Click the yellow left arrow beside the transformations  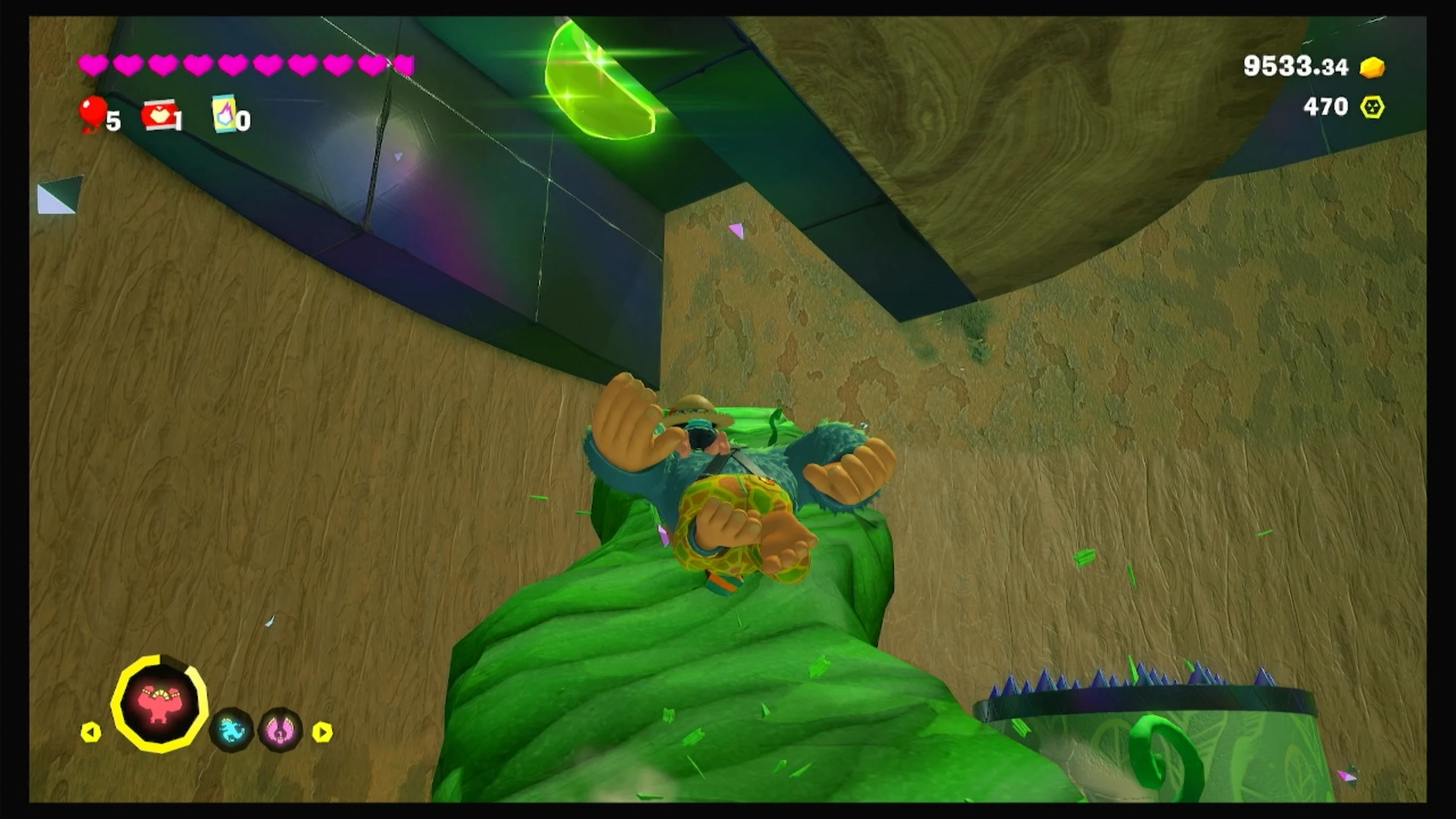pyautogui.click(x=91, y=732)
